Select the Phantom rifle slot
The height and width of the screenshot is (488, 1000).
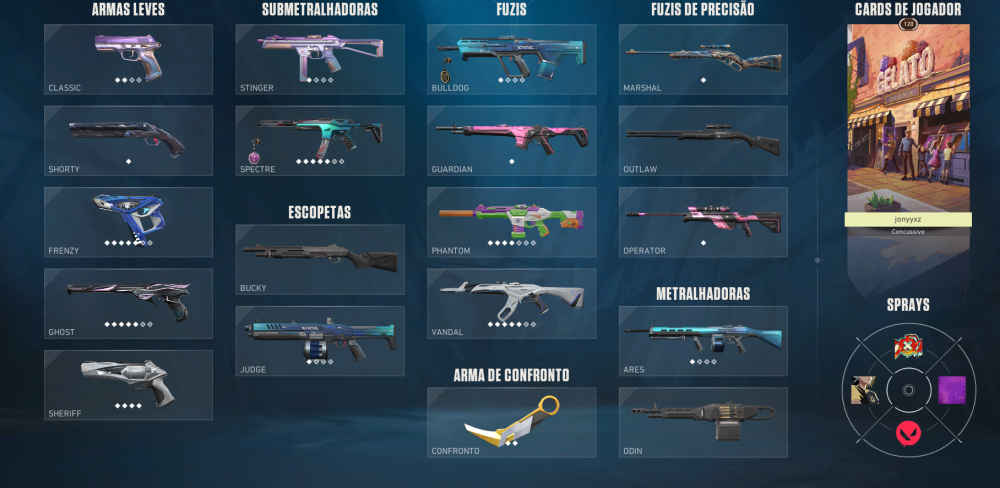(511, 222)
